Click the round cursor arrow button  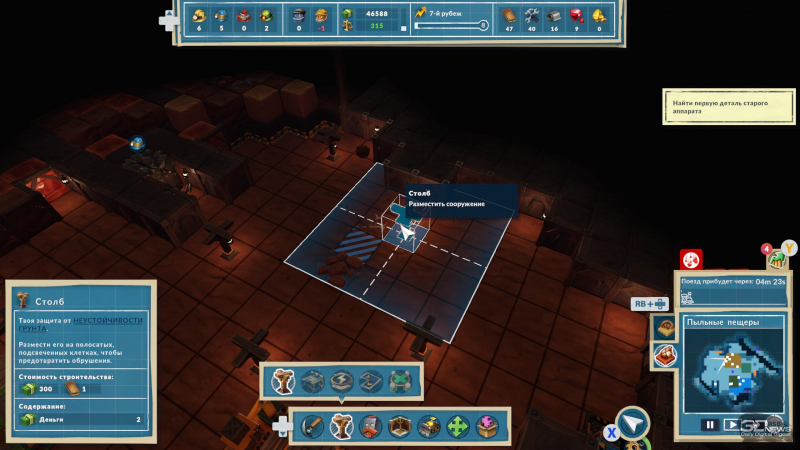click(x=633, y=424)
